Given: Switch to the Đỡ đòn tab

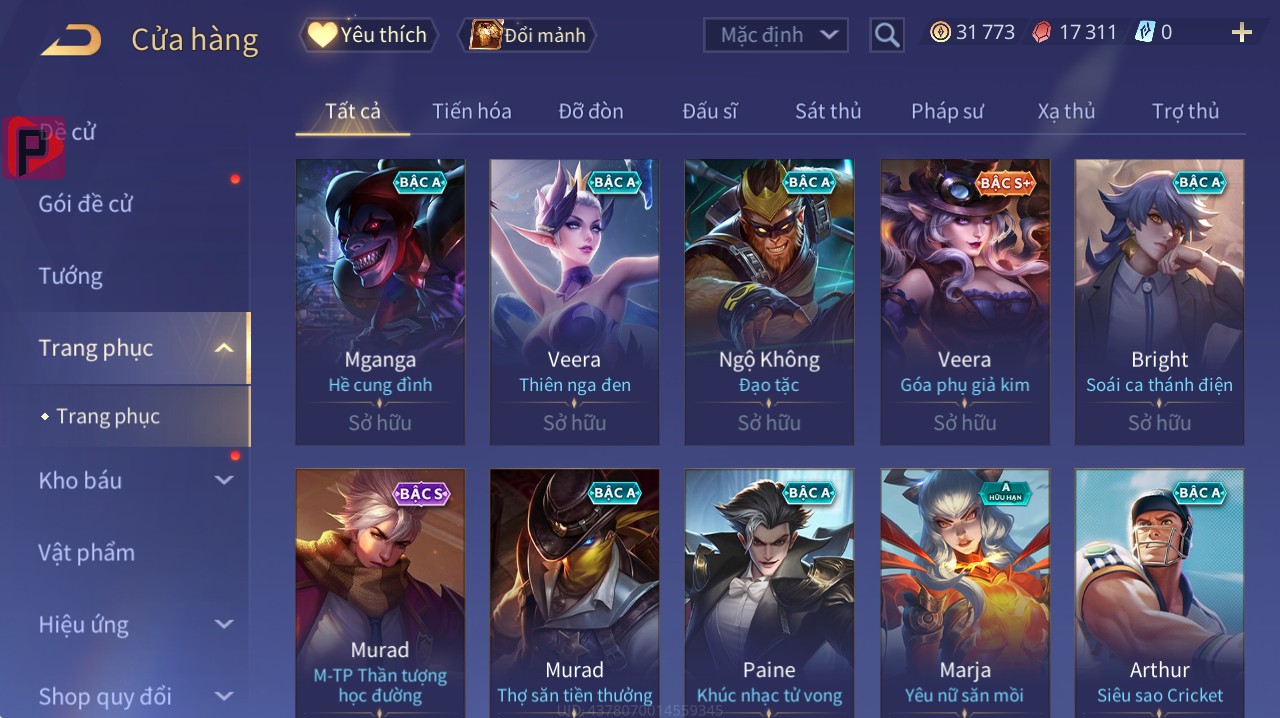Looking at the screenshot, I should pos(590,111).
